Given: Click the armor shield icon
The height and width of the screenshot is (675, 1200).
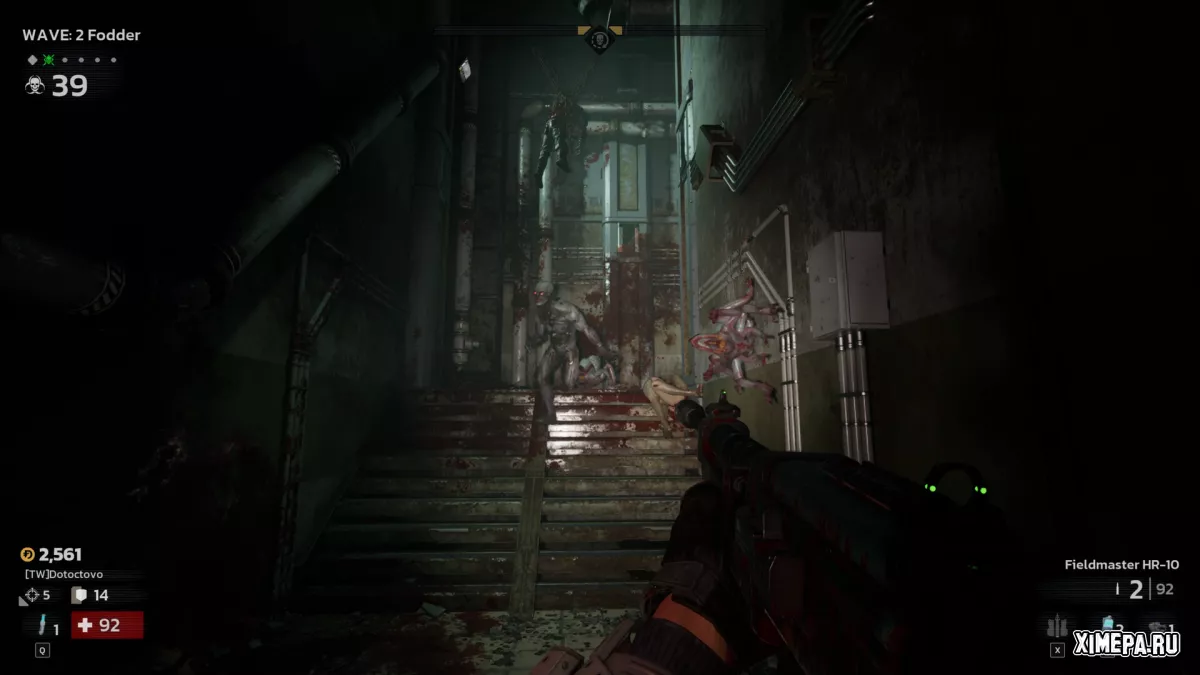Looking at the screenshot, I should (x=79, y=596).
